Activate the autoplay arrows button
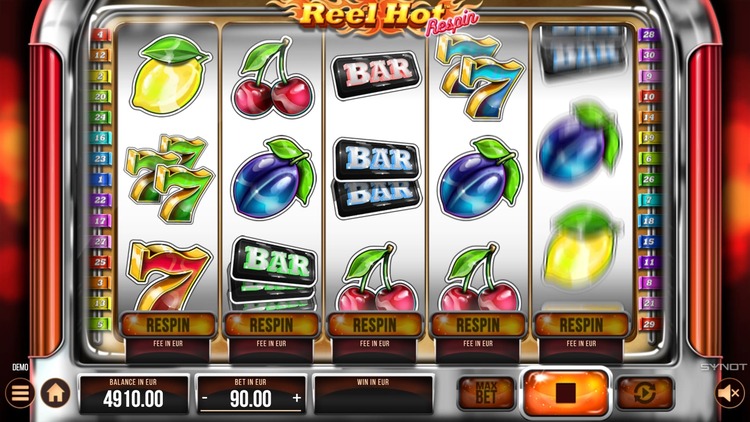 pos(644,393)
